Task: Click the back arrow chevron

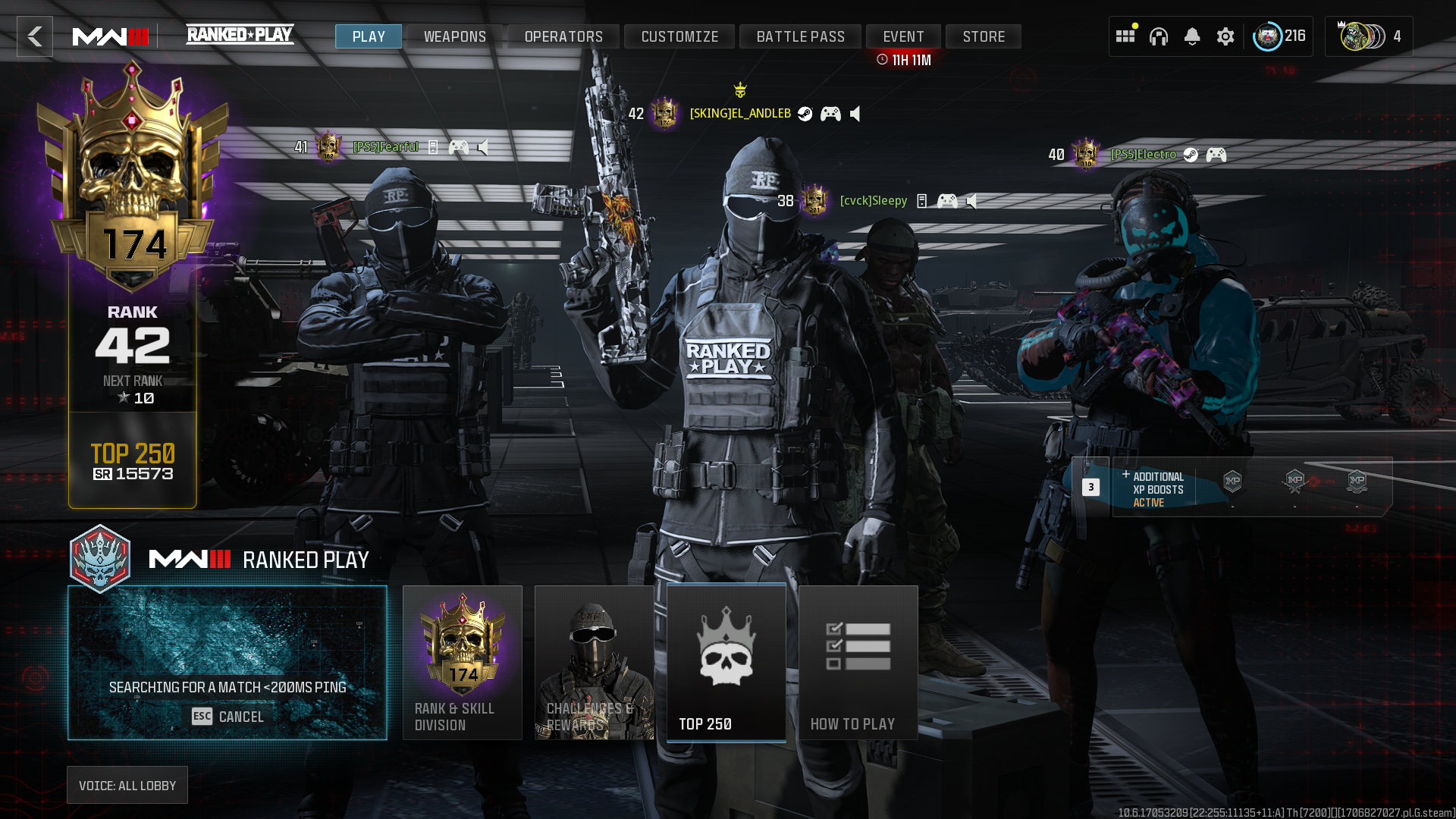Action: pyautogui.click(x=34, y=36)
